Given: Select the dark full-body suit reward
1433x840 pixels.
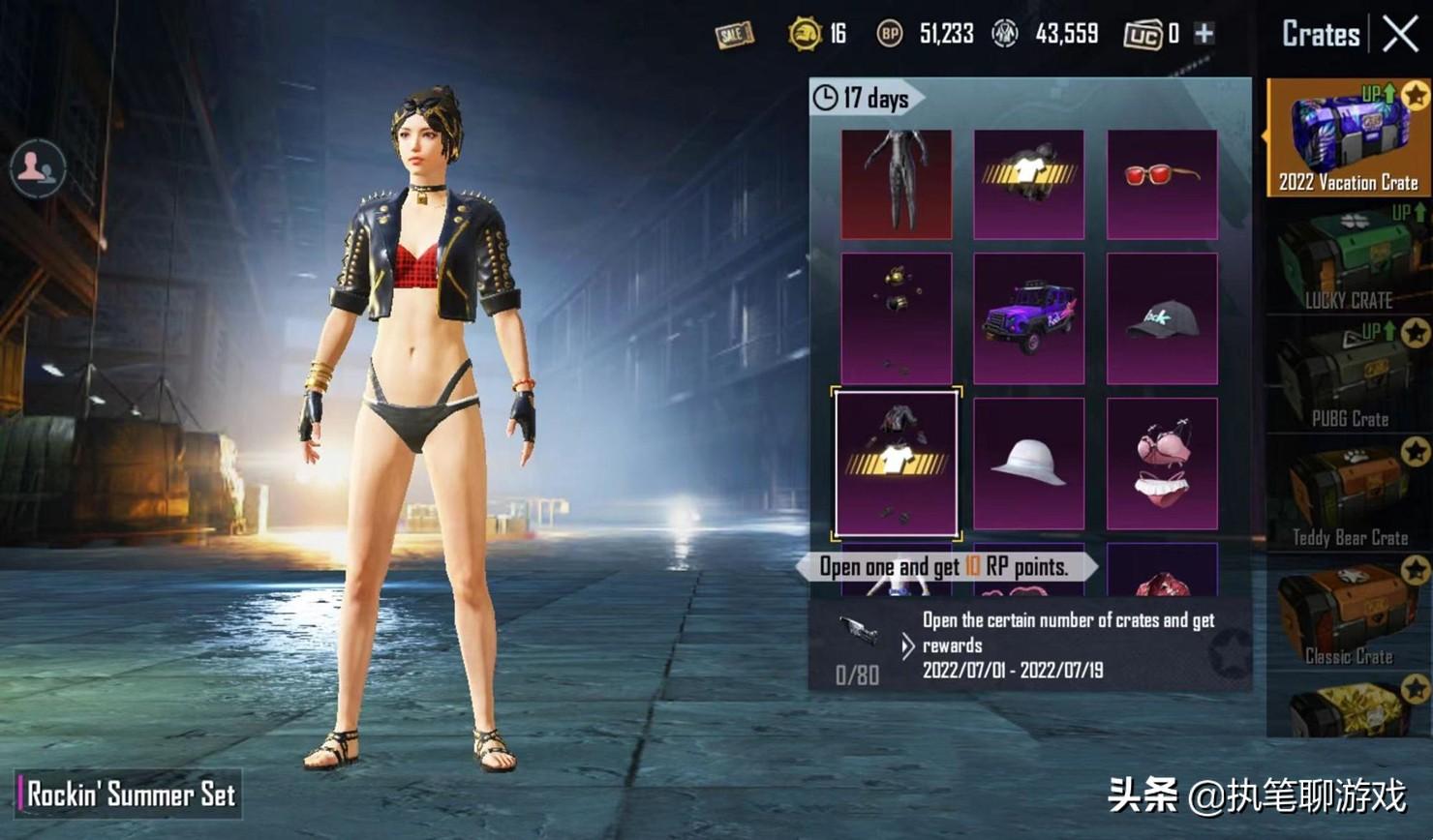Looking at the screenshot, I should [896, 184].
